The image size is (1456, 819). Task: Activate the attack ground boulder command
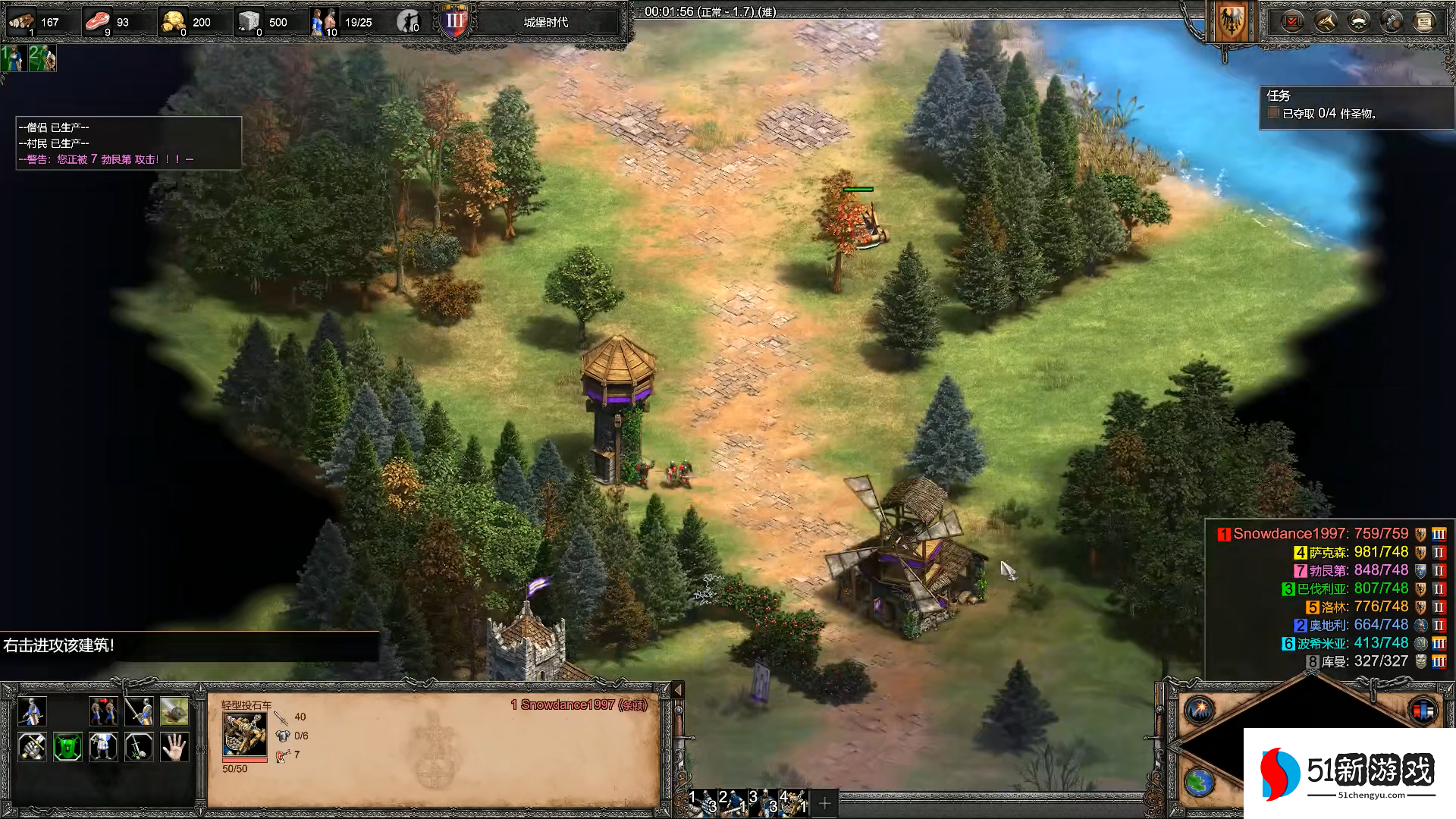click(x=174, y=711)
